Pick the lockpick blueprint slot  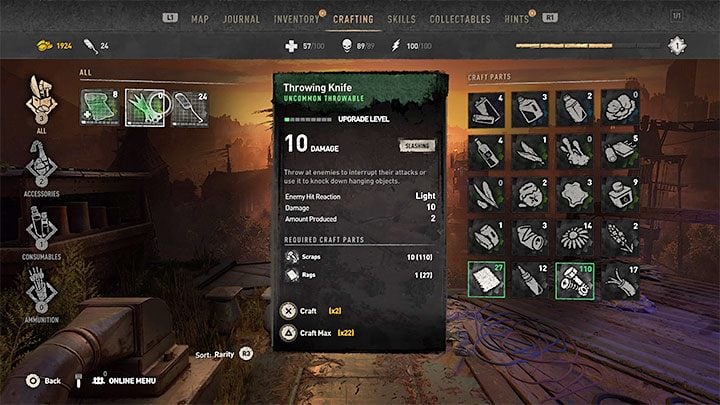189,107
